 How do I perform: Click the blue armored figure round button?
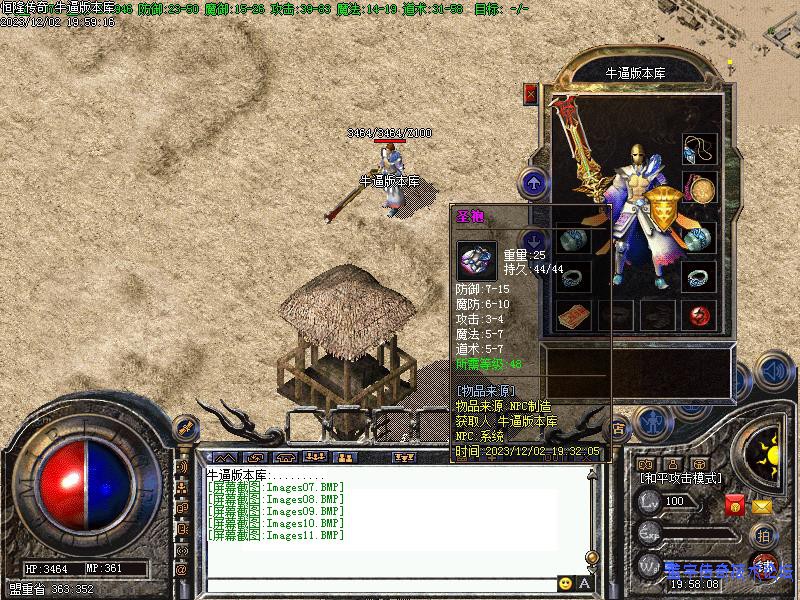(652, 423)
